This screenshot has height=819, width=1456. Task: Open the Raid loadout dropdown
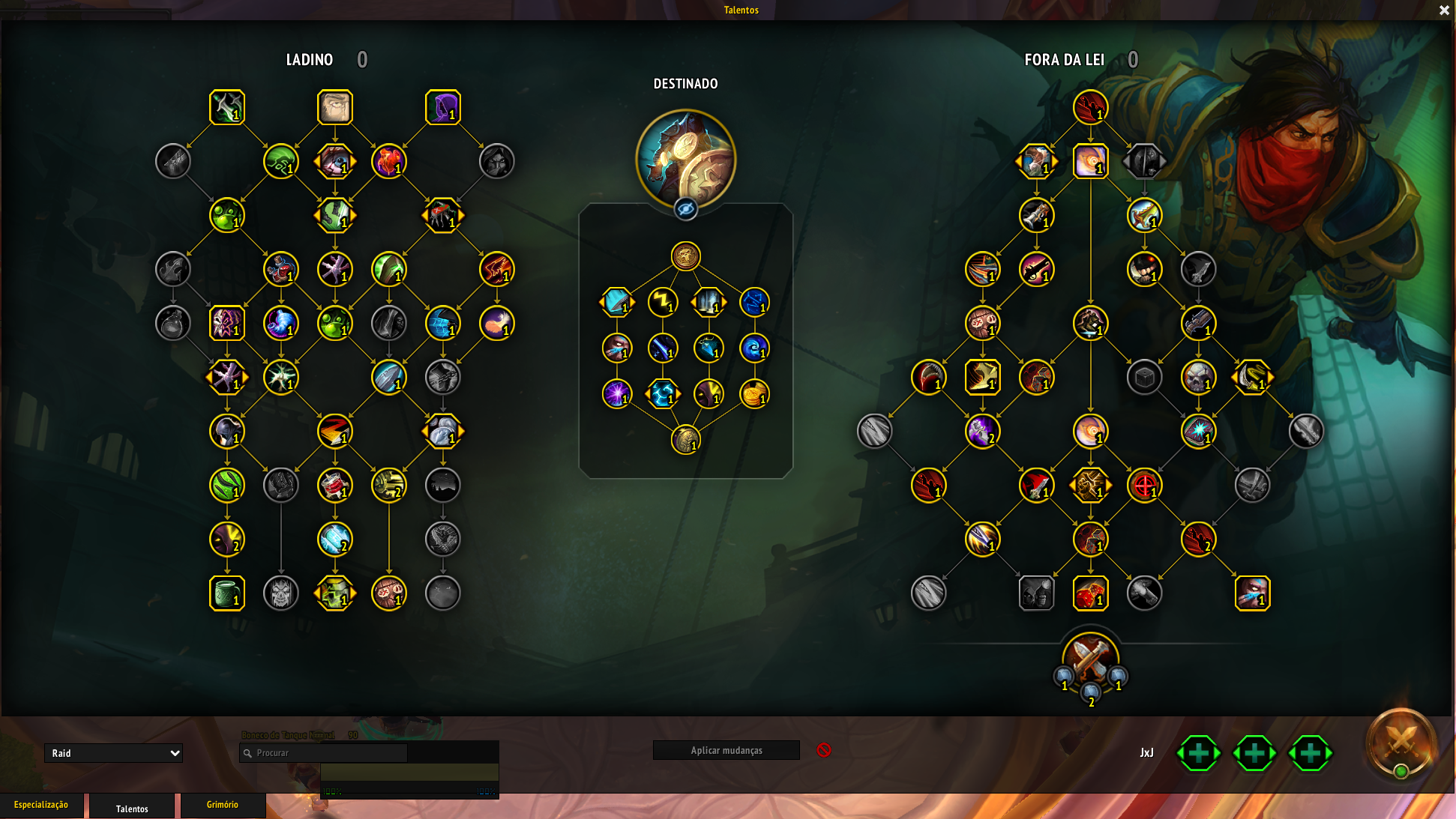tap(113, 753)
